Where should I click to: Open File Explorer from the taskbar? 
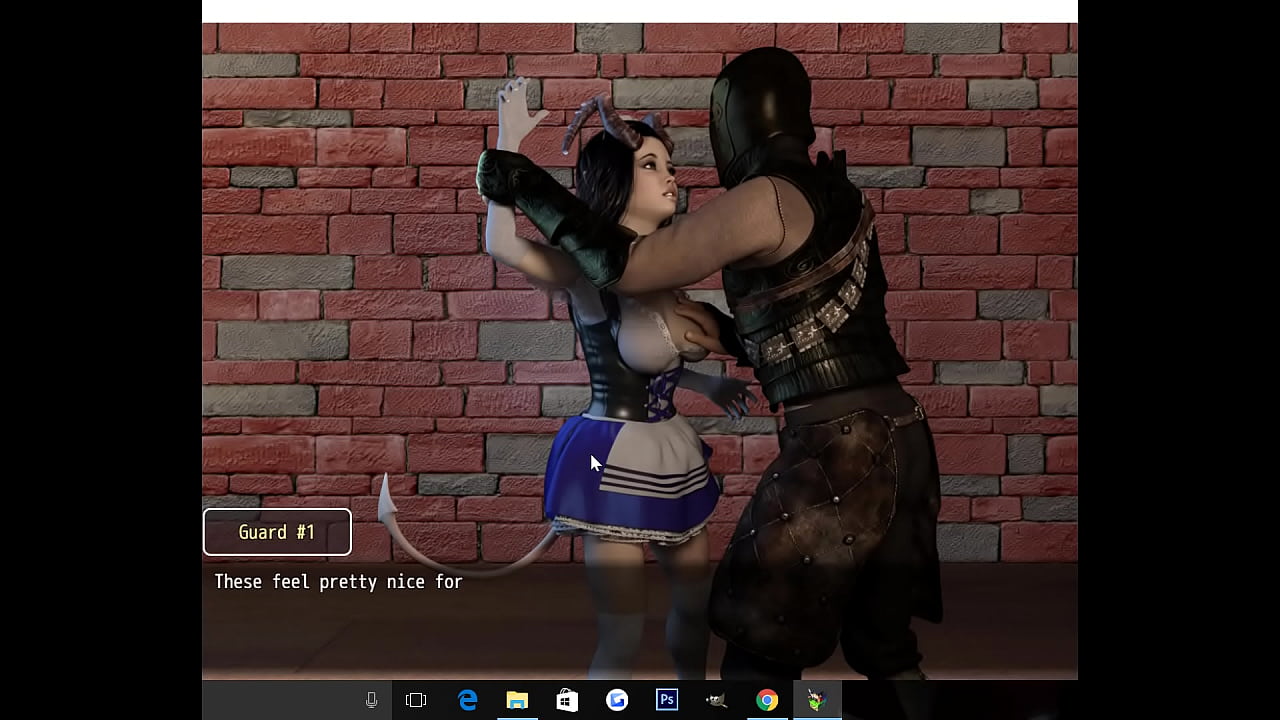point(517,700)
